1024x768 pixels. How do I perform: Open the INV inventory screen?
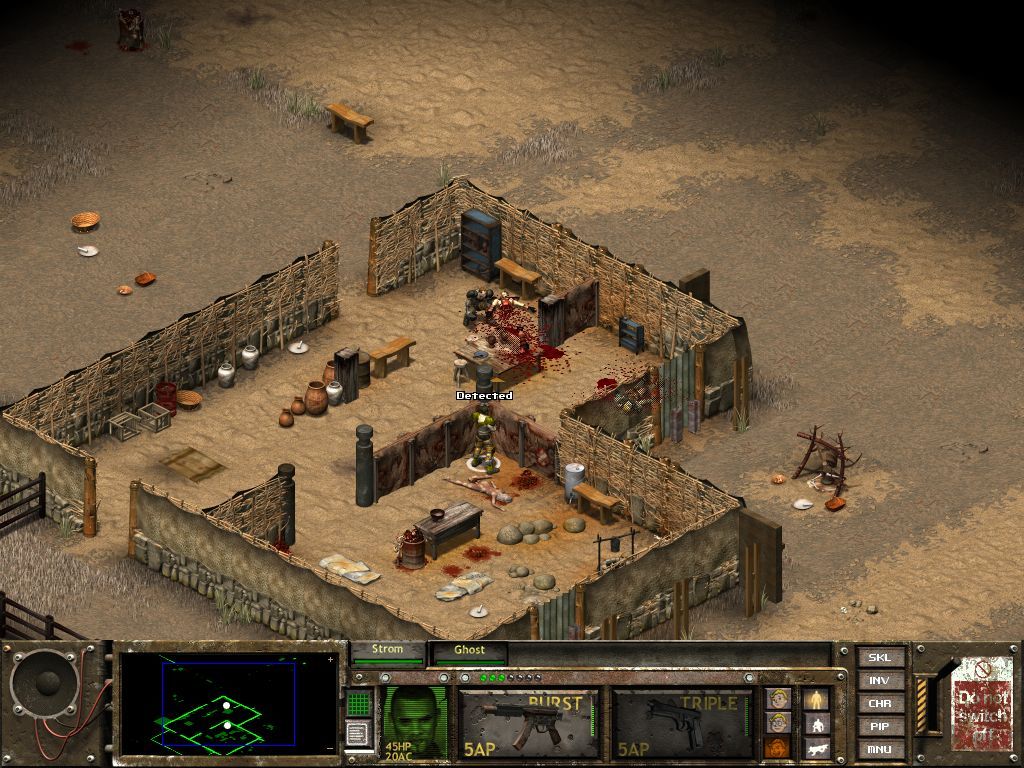coord(880,681)
